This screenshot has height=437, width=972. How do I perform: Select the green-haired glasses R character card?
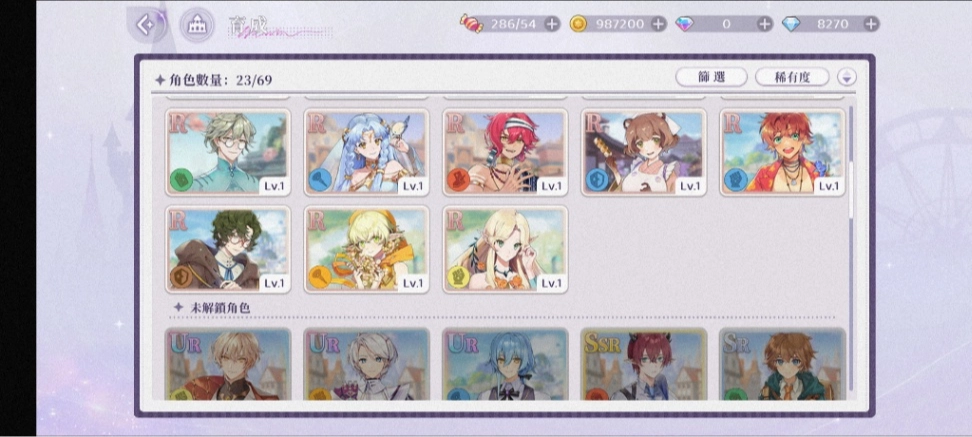(228, 152)
